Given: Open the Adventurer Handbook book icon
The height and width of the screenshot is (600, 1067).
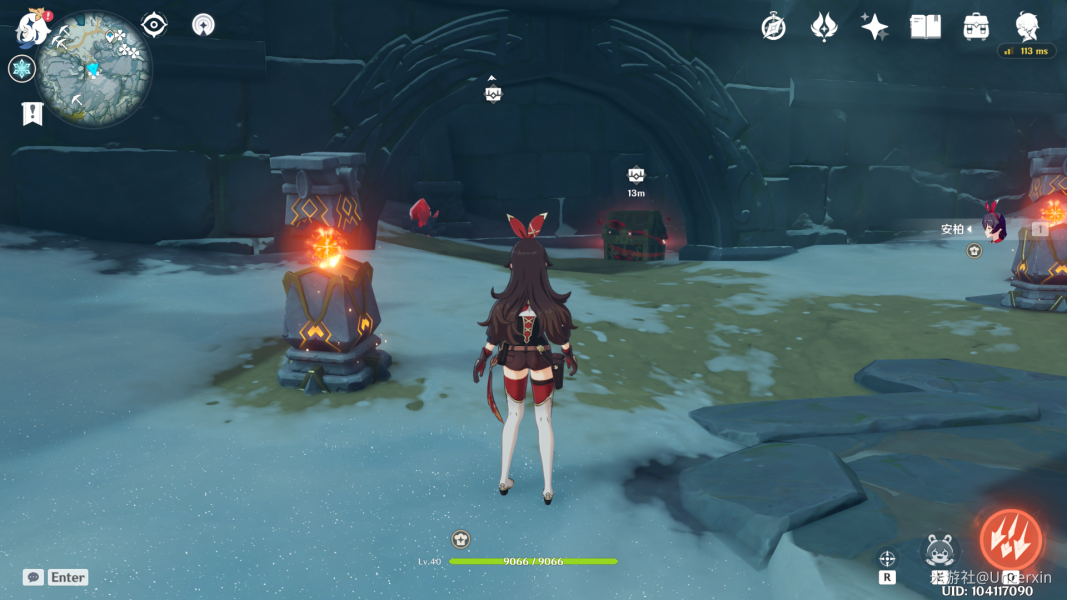Looking at the screenshot, I should pyautogui.click(x=926, y=27).
